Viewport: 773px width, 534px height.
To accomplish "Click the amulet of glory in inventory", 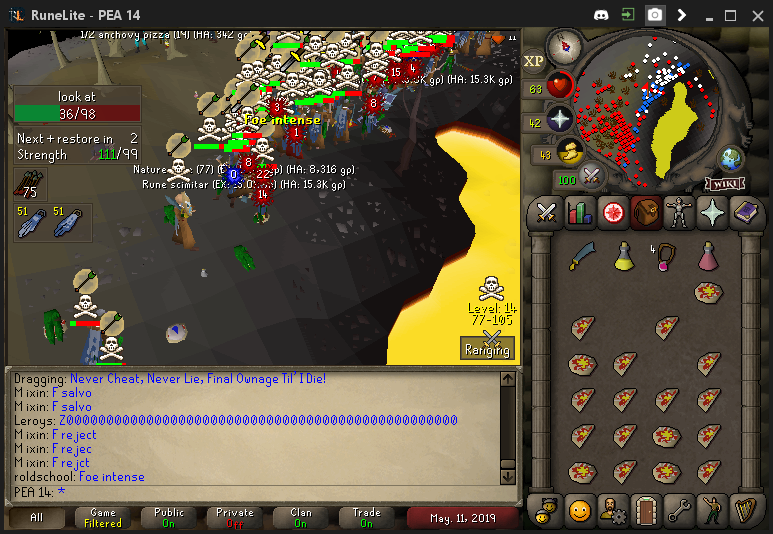I will (x=665, y=257).
